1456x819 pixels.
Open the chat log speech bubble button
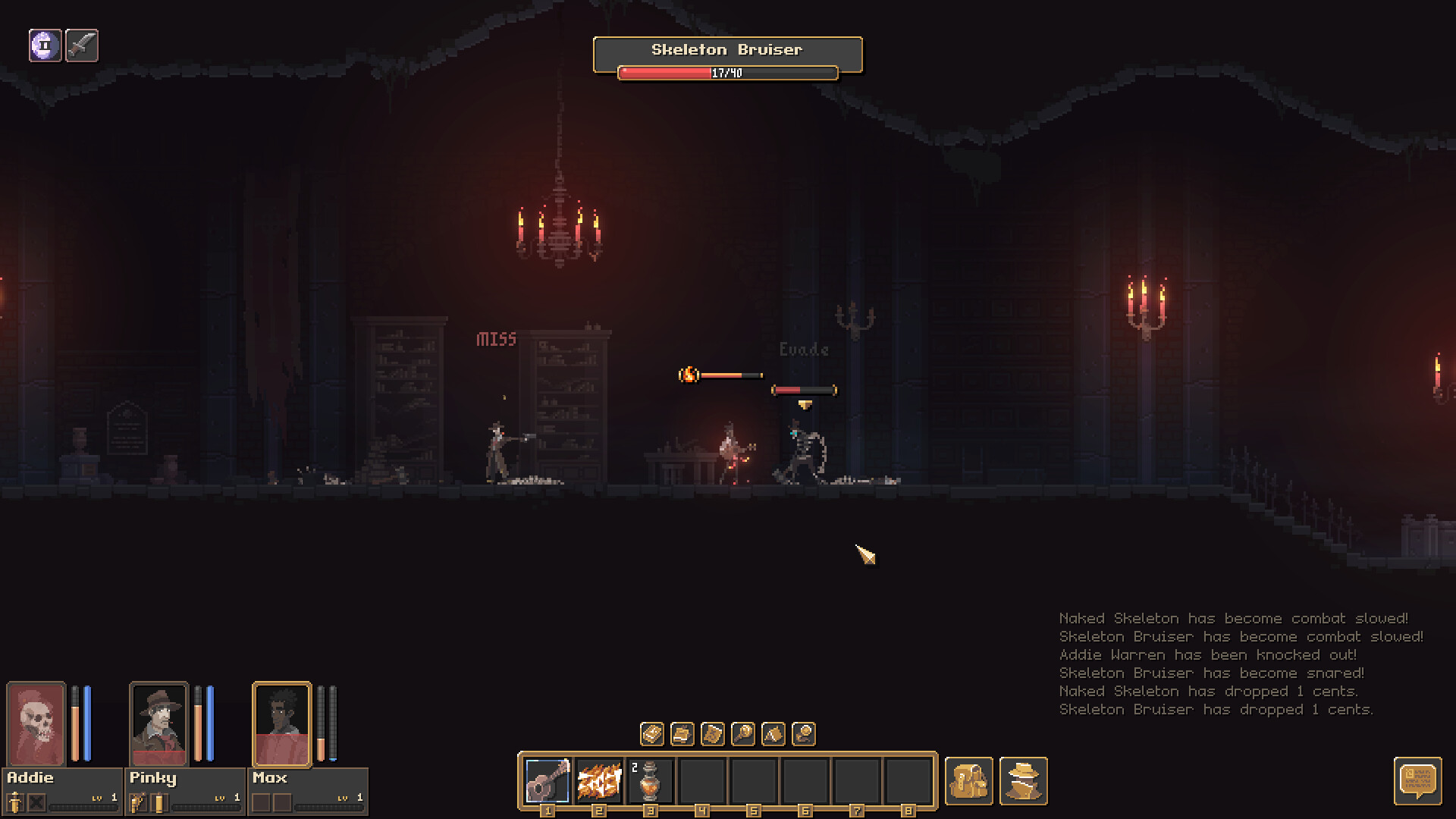[x=1417, y=780]
